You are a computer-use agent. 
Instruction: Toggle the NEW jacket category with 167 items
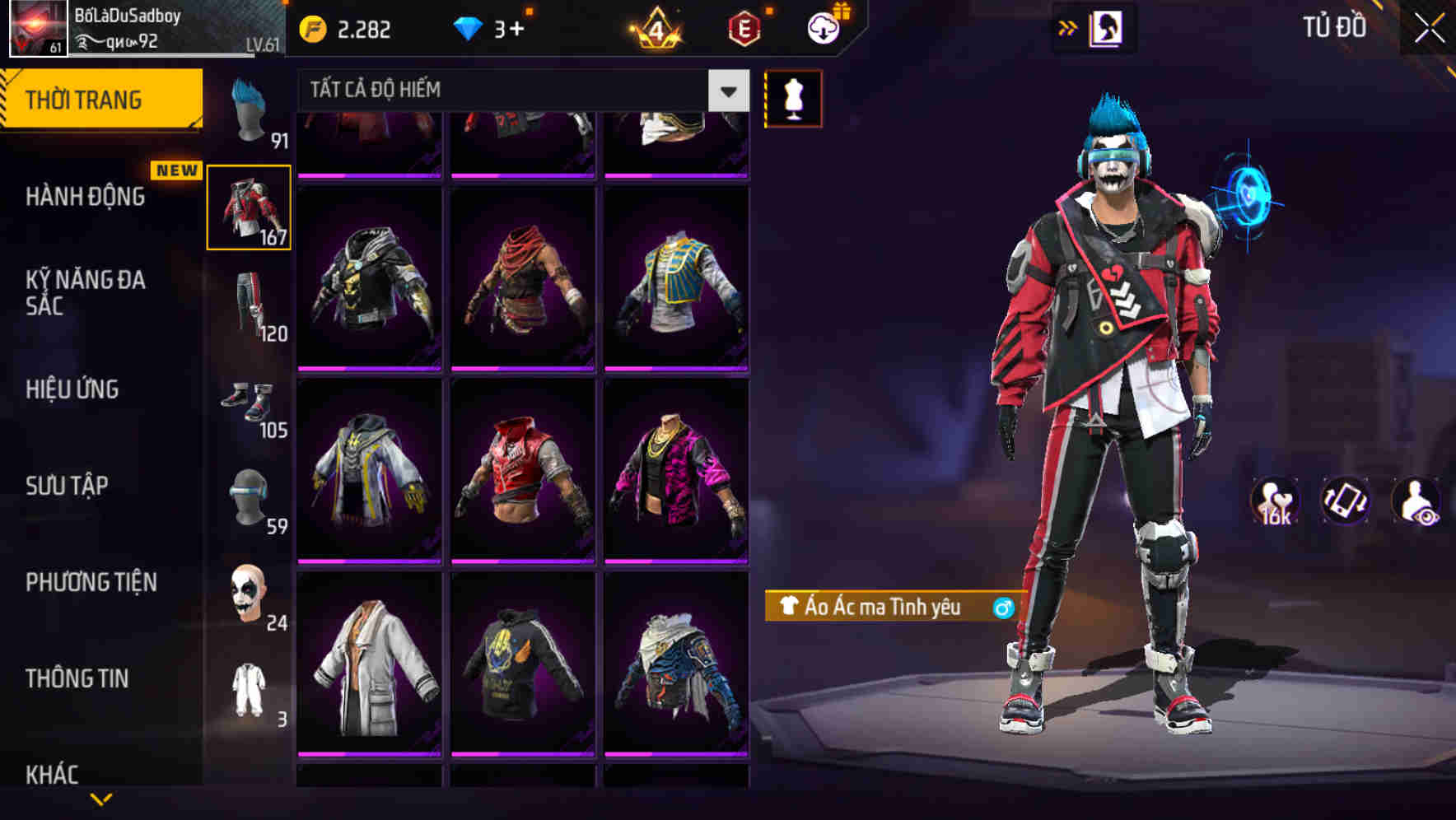tap(250, 207)
